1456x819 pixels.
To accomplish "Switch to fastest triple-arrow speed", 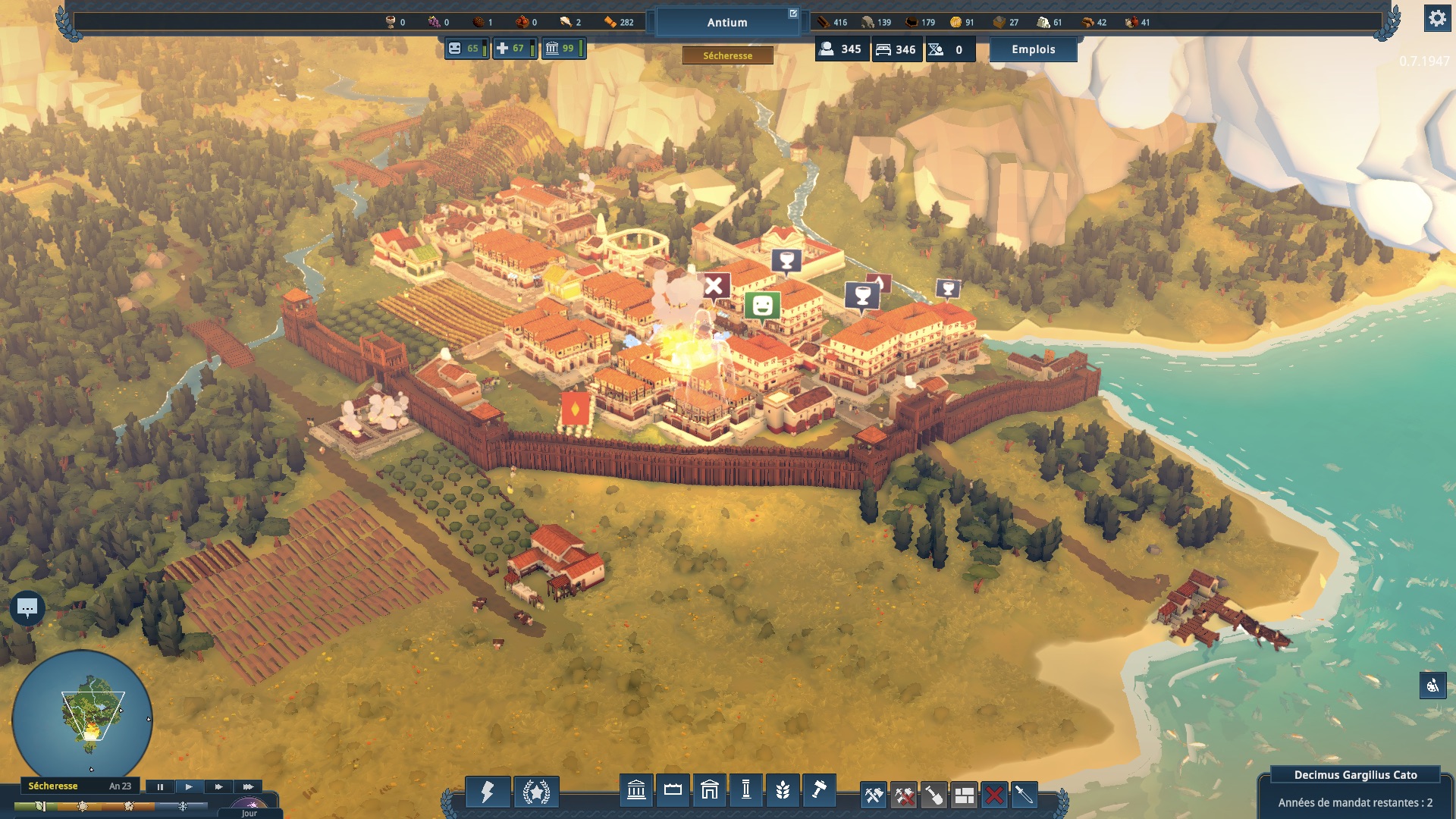I will (247, 786).
